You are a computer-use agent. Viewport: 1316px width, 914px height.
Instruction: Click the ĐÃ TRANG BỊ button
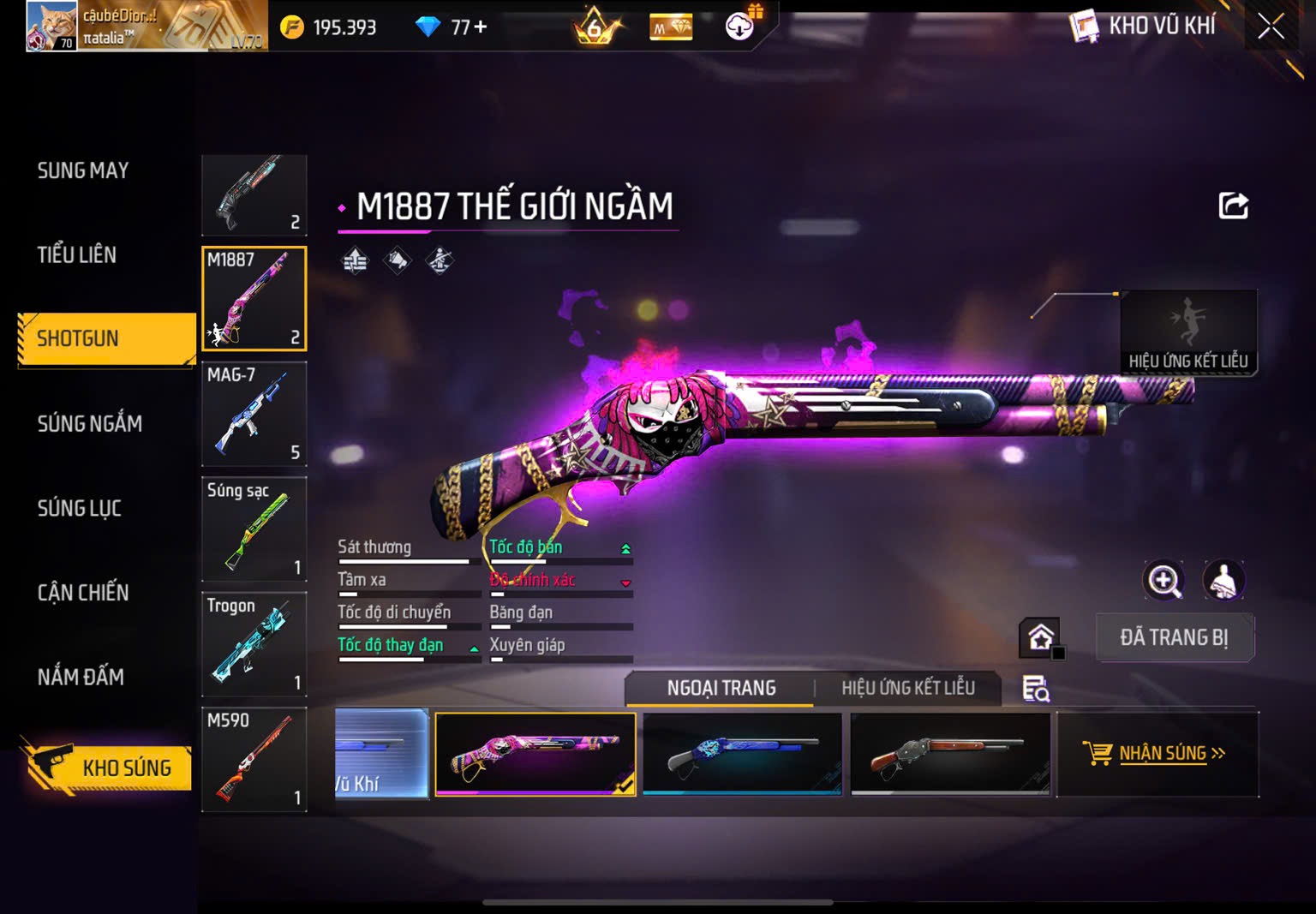click(1174, 637)
